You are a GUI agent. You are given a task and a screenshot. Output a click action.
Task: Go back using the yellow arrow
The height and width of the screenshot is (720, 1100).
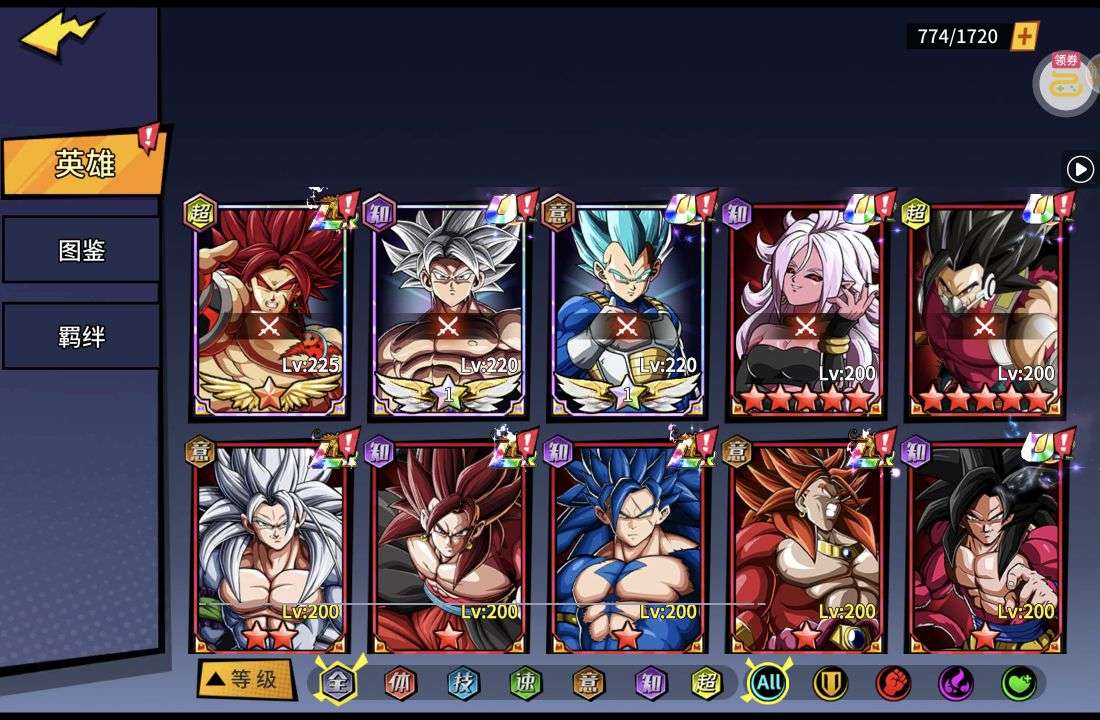(x=59, y=33)
